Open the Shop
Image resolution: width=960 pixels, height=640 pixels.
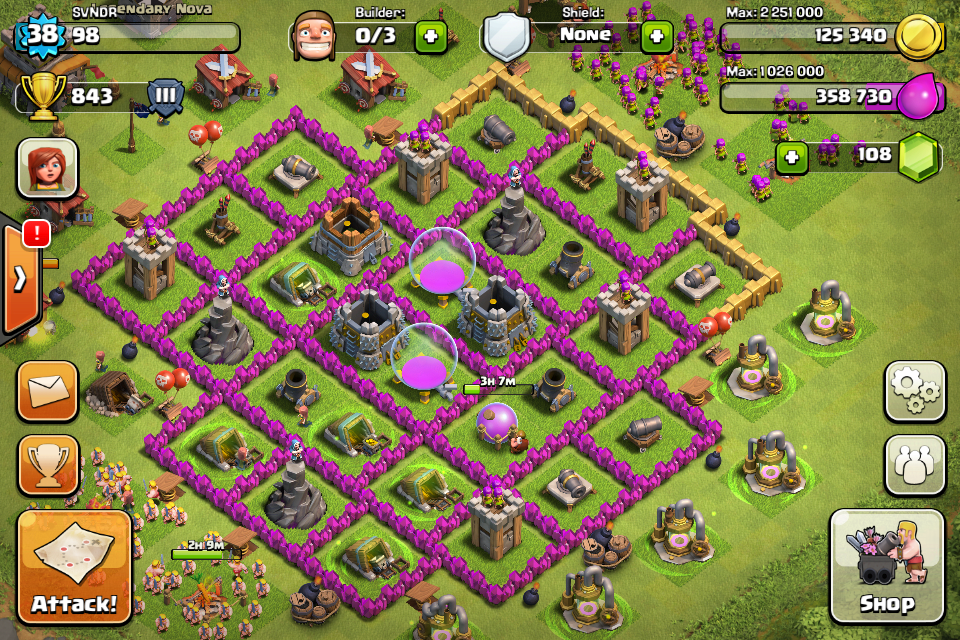[x=886, y=567]
